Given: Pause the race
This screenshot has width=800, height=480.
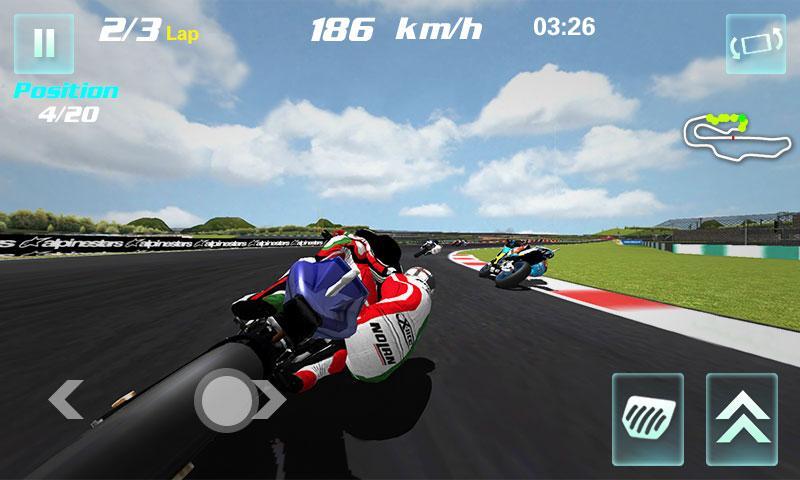Looking at the screenshot, I should pos(44,44).
